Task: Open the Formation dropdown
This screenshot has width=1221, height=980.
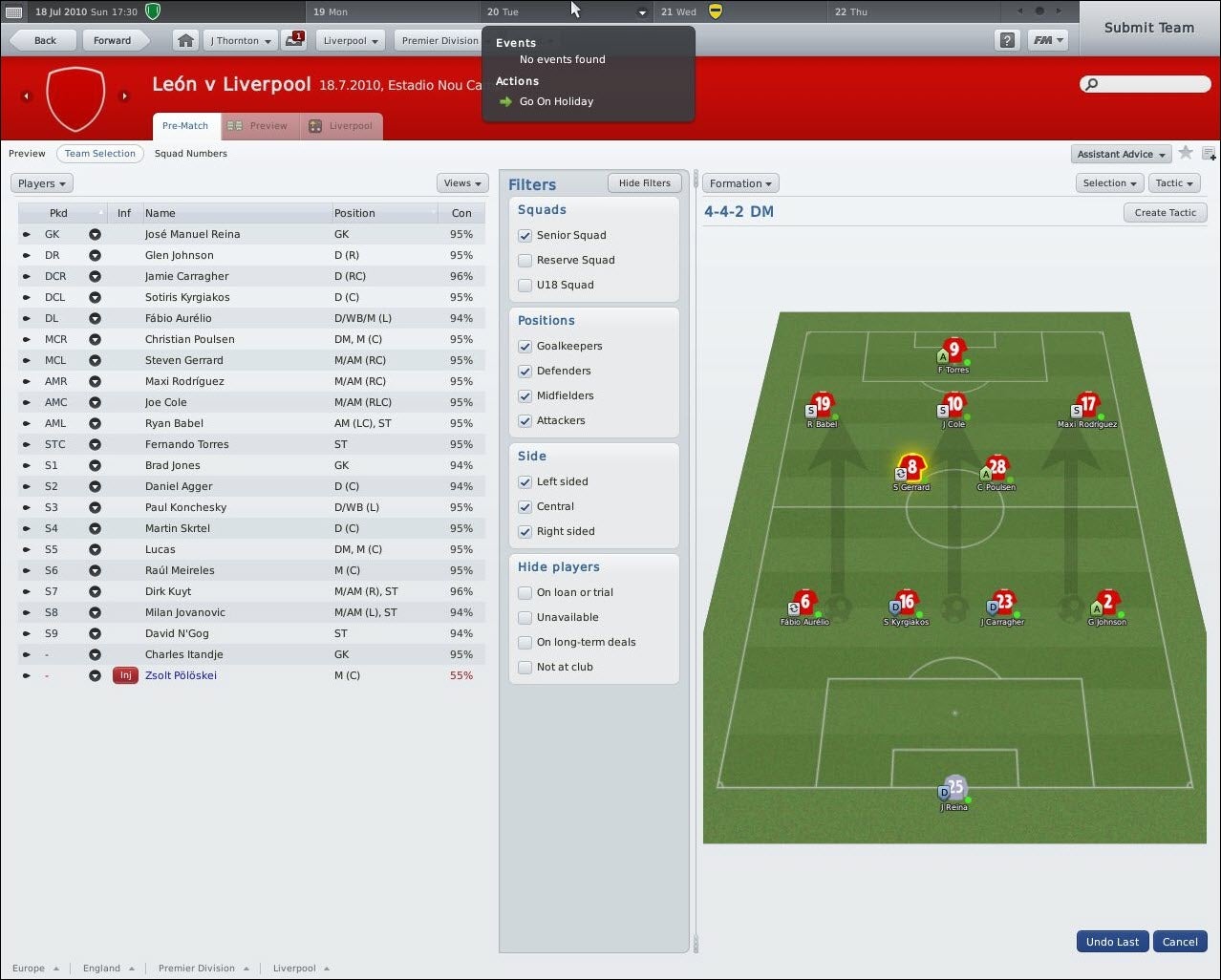Action: pos(740,183)
